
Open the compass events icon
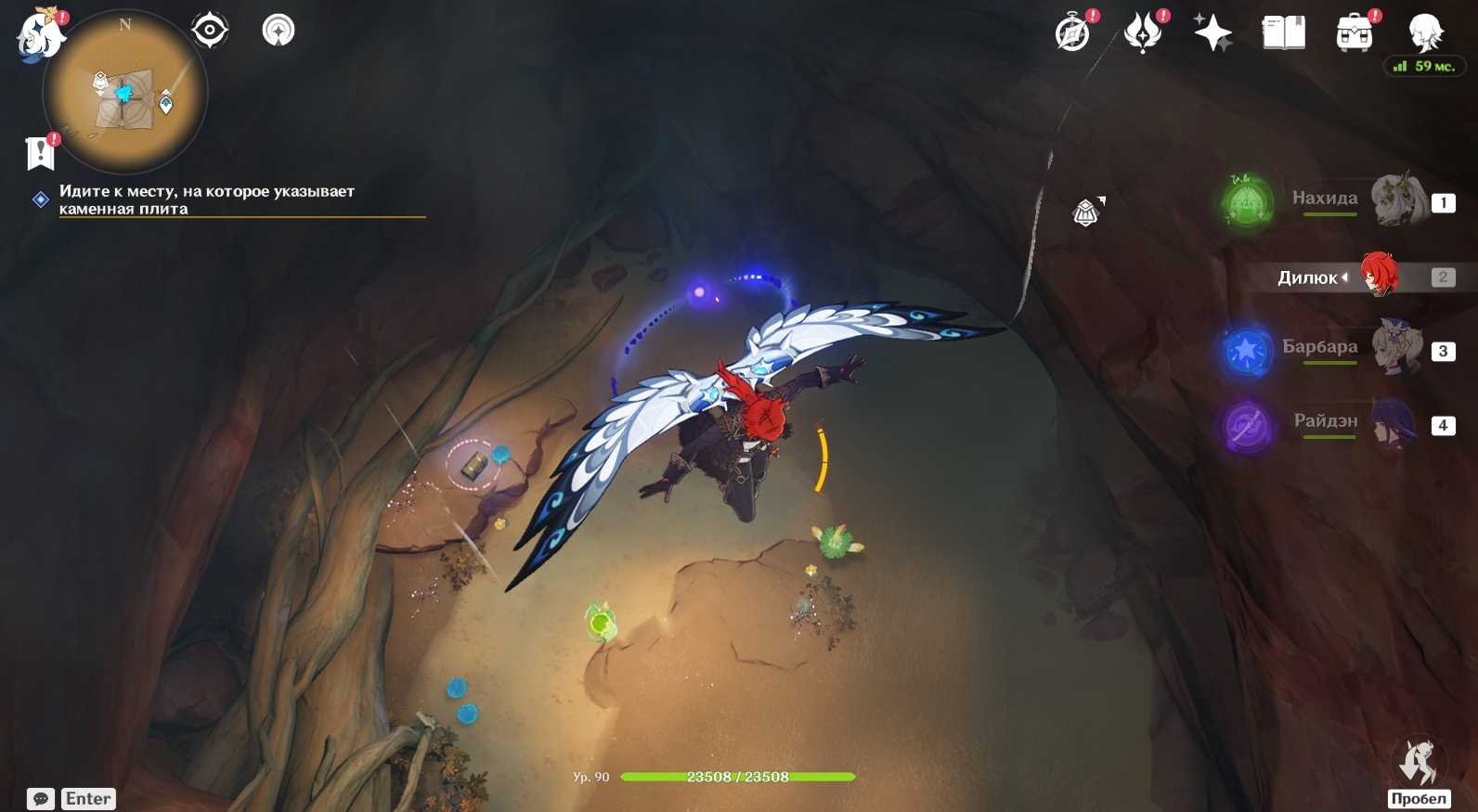(x=1073, y=33)
